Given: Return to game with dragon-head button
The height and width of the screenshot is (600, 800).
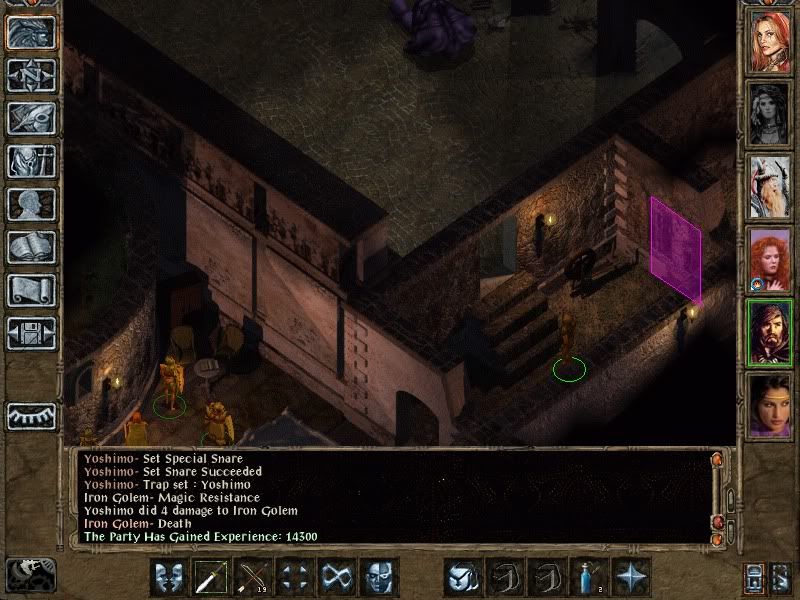Looking at the screenshot, I should click(x=31, y=32).
